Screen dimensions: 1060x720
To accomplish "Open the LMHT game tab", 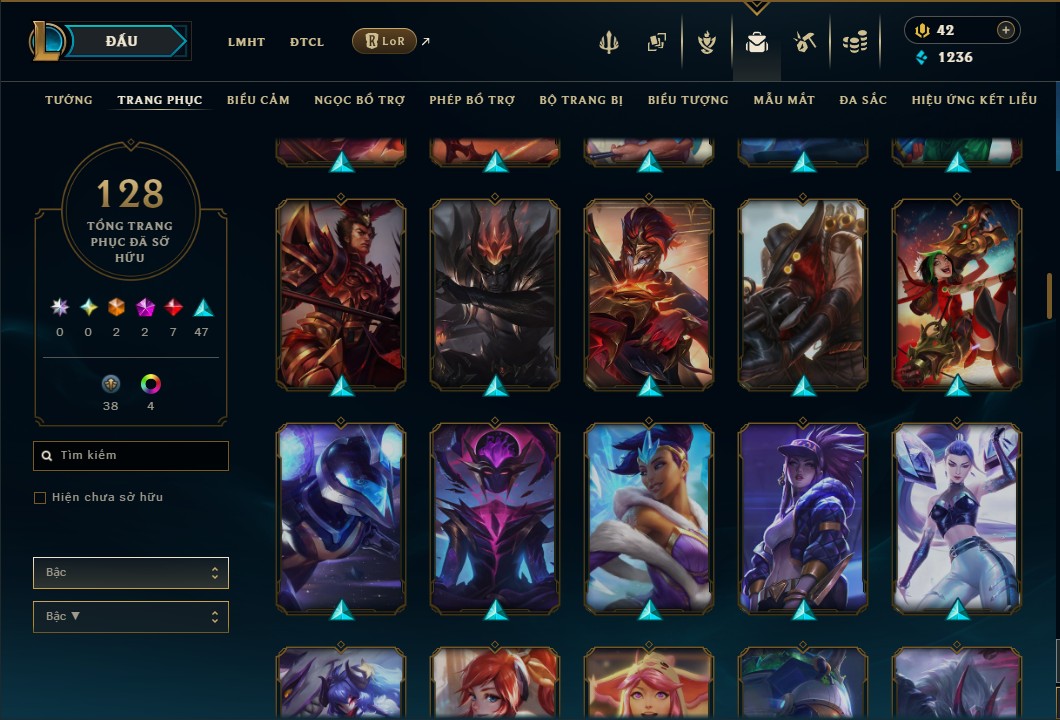I will (x=246, y=42).
